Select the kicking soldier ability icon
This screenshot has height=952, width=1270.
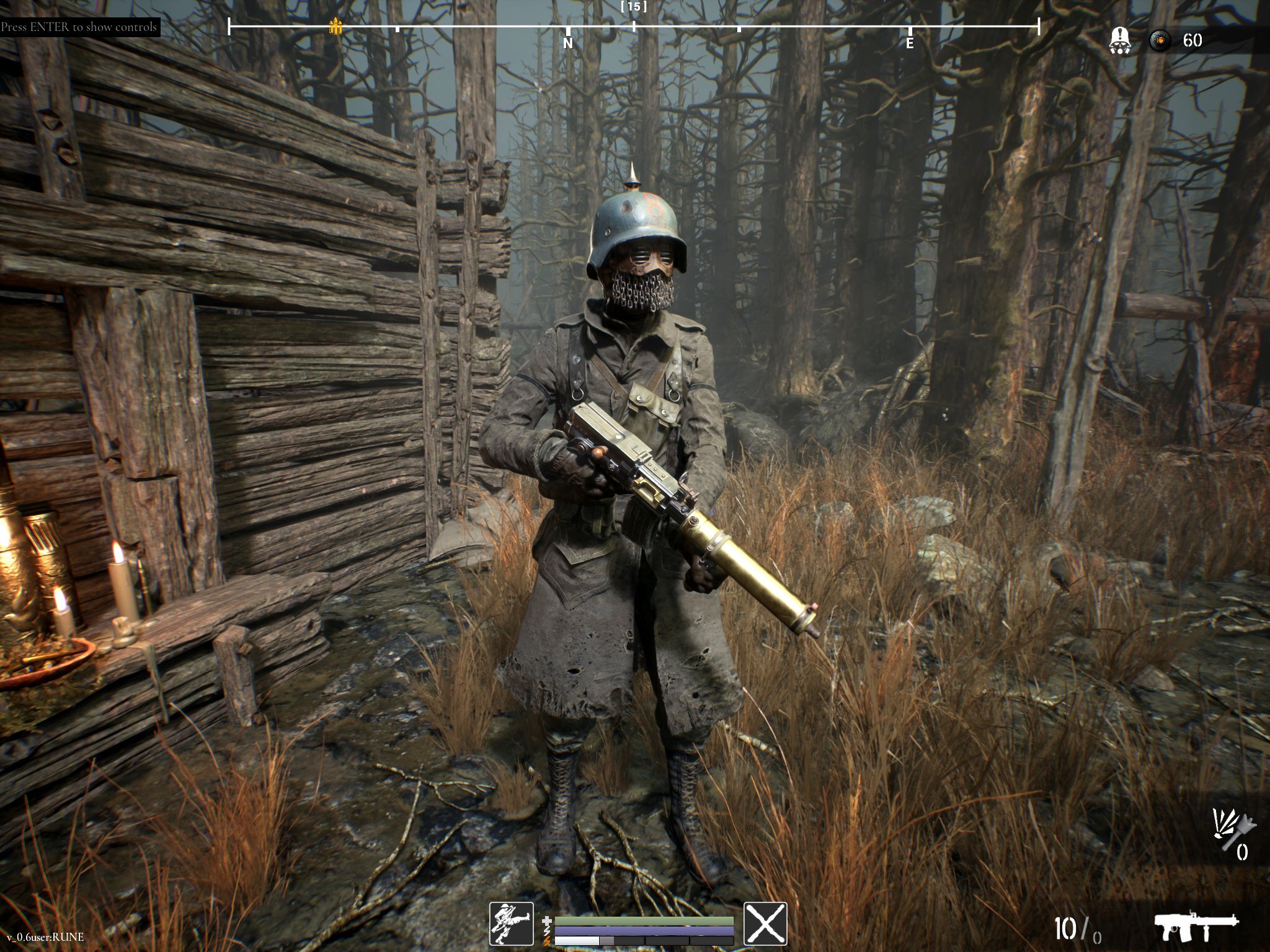tap(511, 923)
